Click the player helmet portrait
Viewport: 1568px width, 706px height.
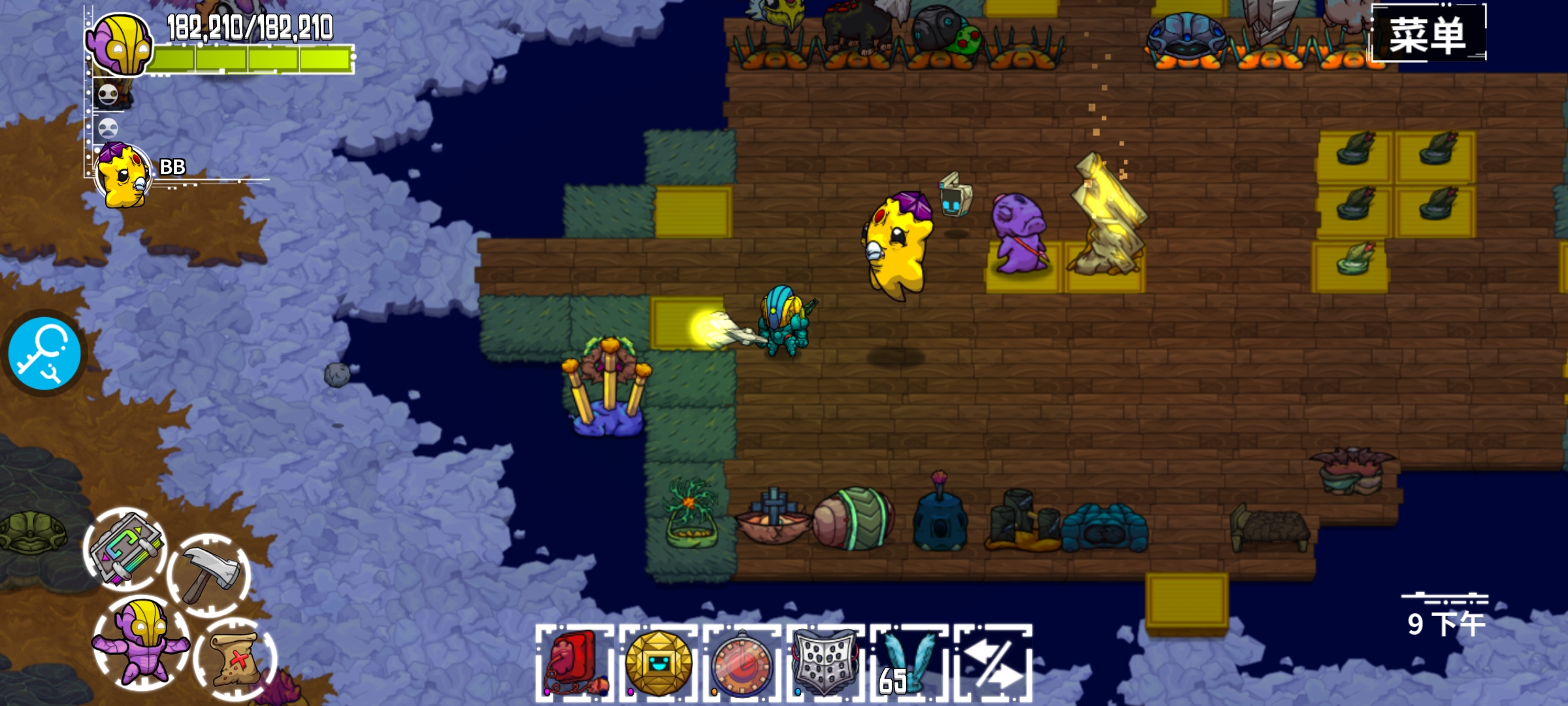121,44
